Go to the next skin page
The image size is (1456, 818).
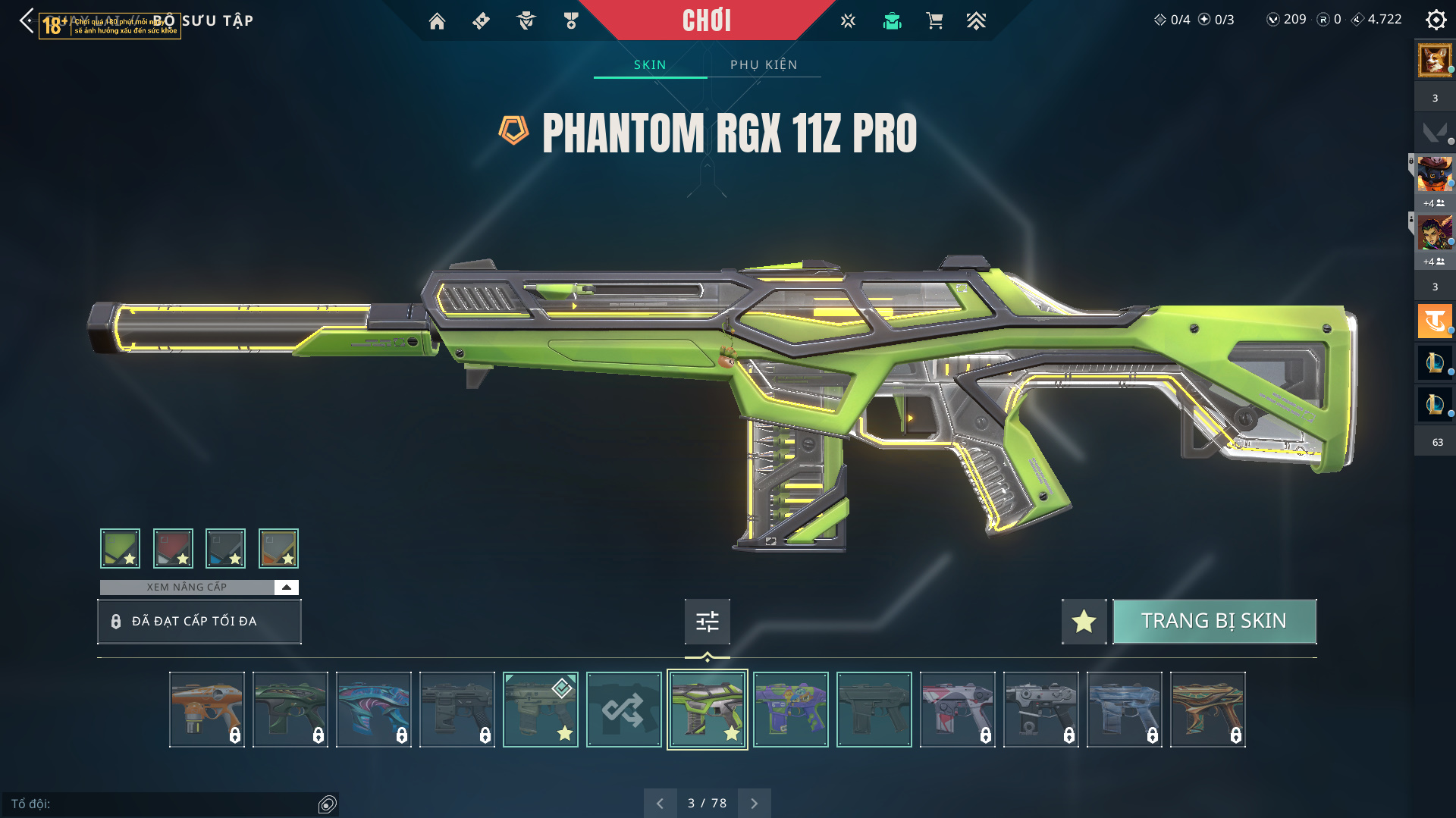754,803
